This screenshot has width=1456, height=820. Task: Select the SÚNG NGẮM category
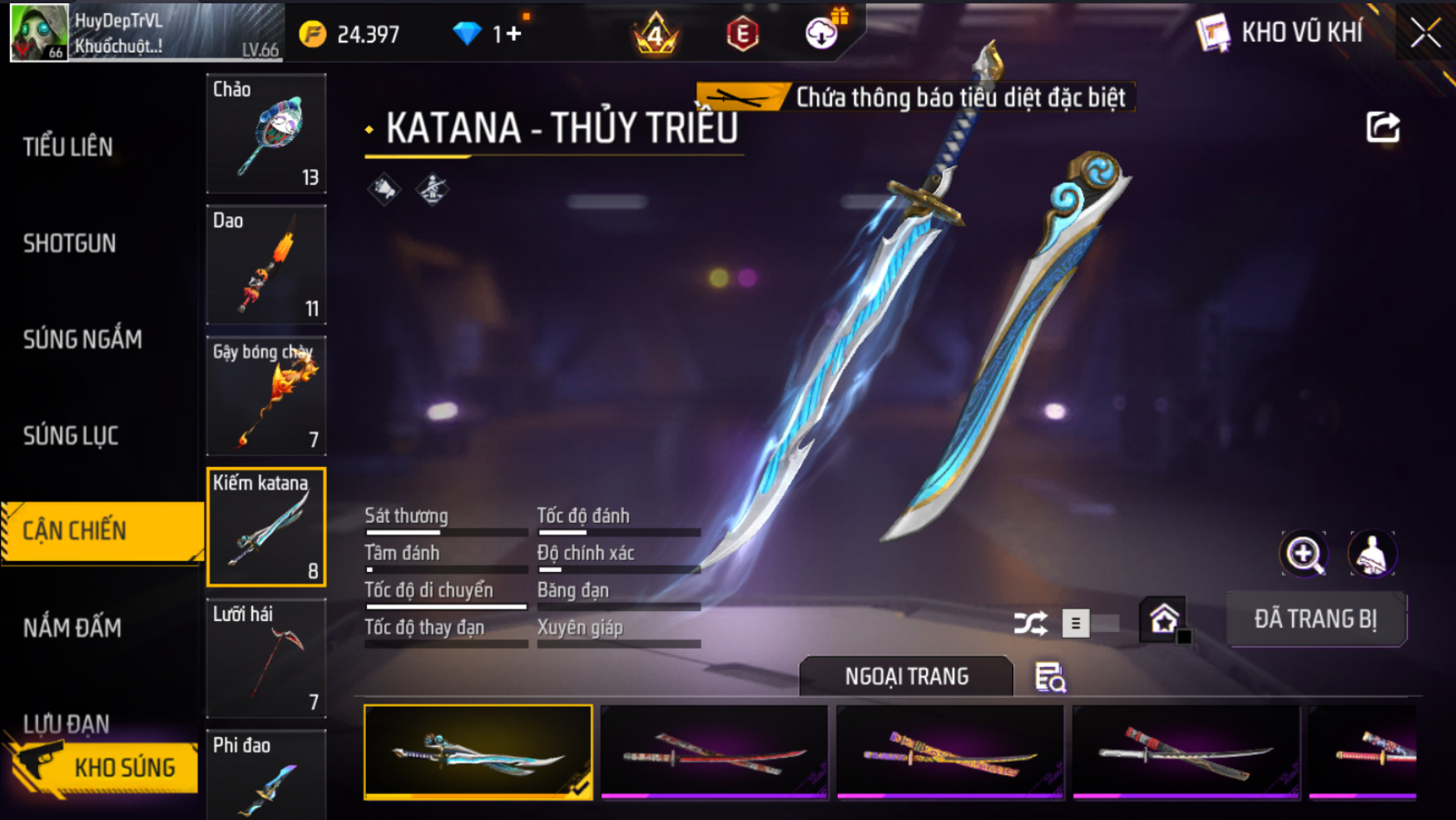[82, 340]
